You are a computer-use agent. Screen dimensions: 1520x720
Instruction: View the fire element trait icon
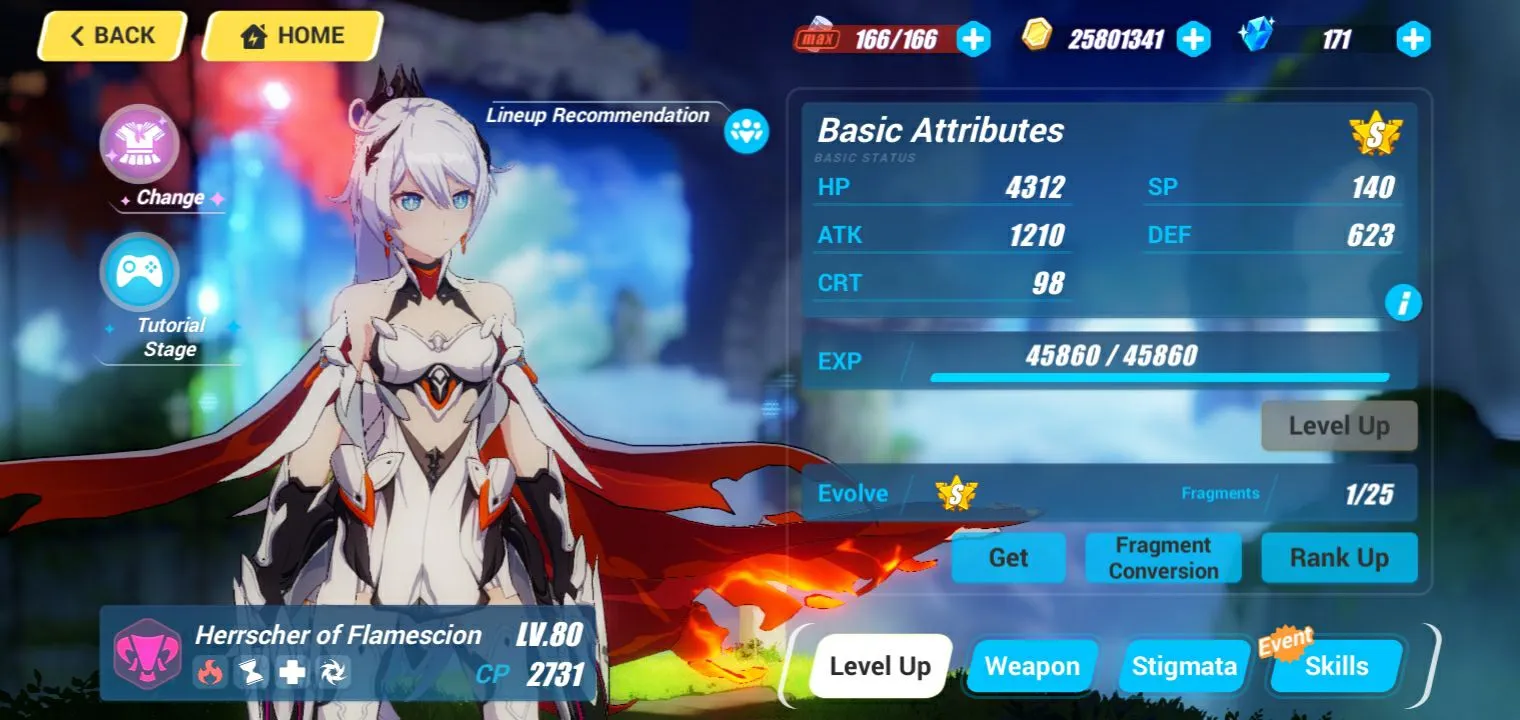coord(210,672)
